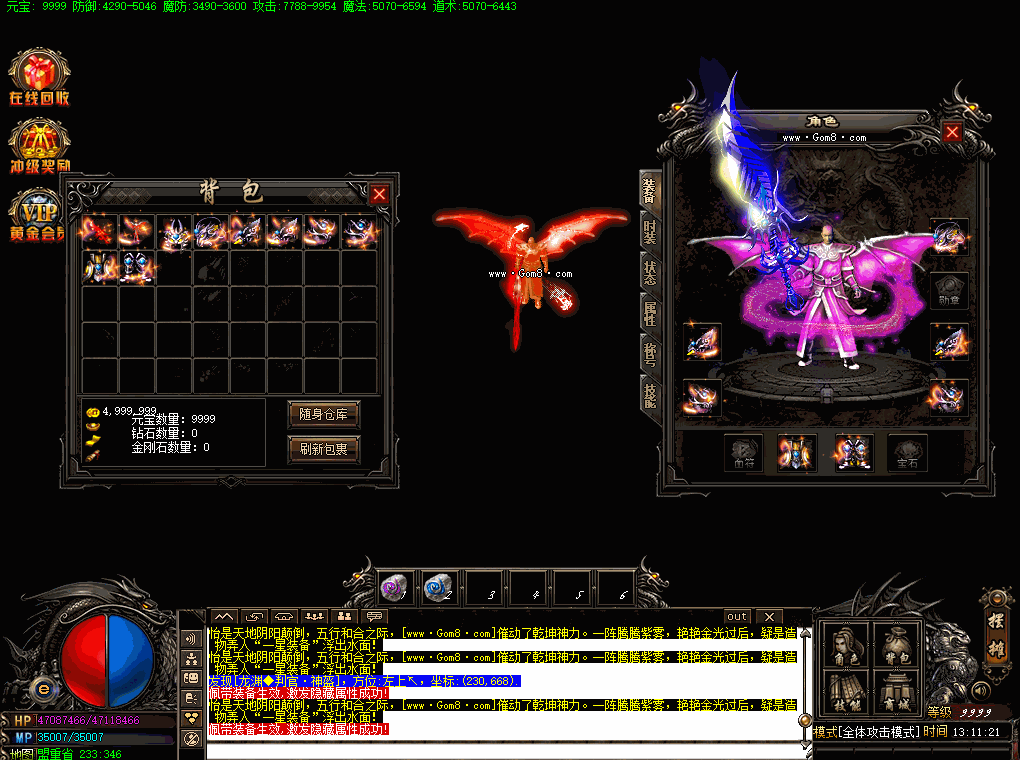Select the 勋章 medal equipment slot

coord(949,291)
